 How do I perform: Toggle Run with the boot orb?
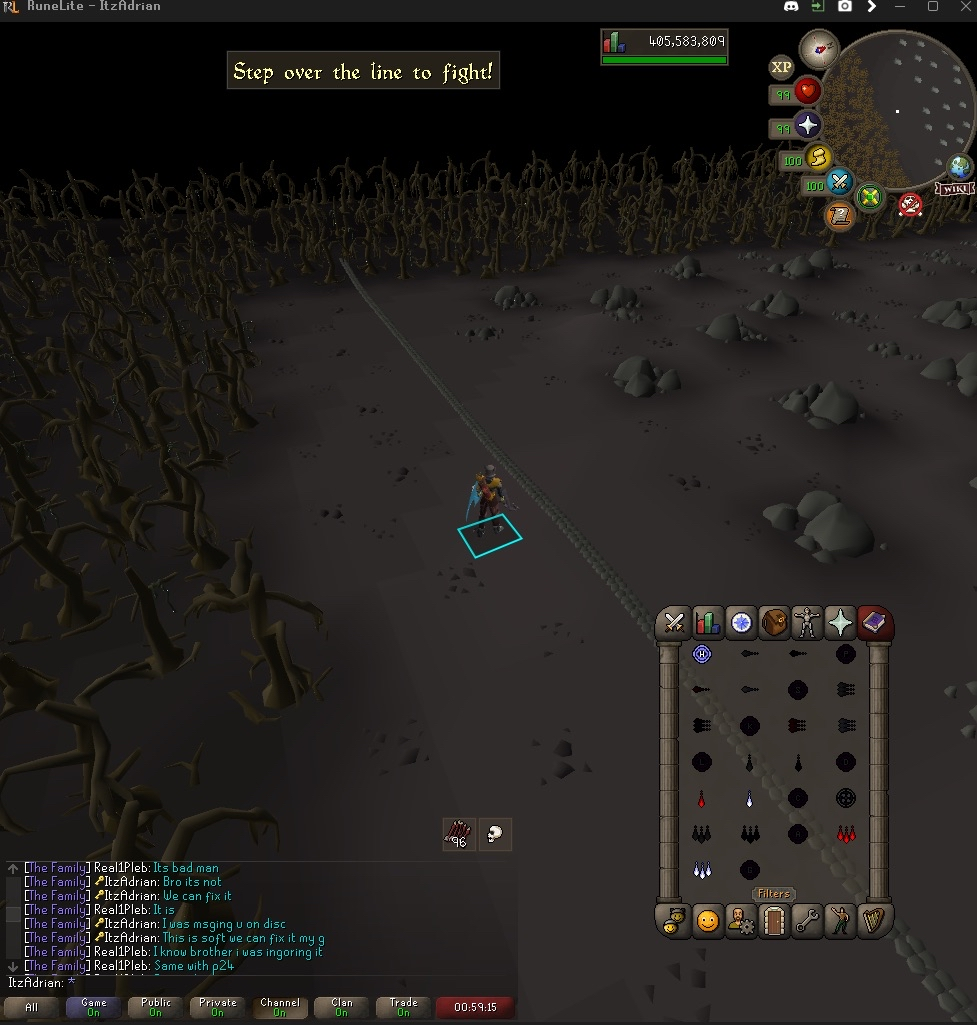(819, 157)
